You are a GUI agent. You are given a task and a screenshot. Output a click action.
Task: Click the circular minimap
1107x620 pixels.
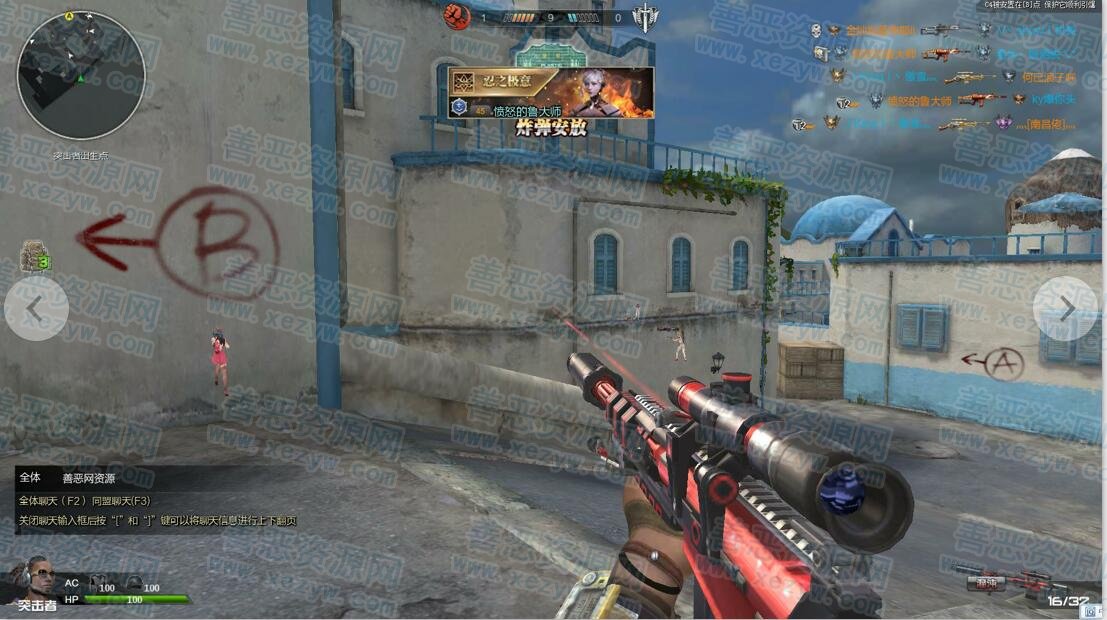pyautogui.click(x=81, y=76)
